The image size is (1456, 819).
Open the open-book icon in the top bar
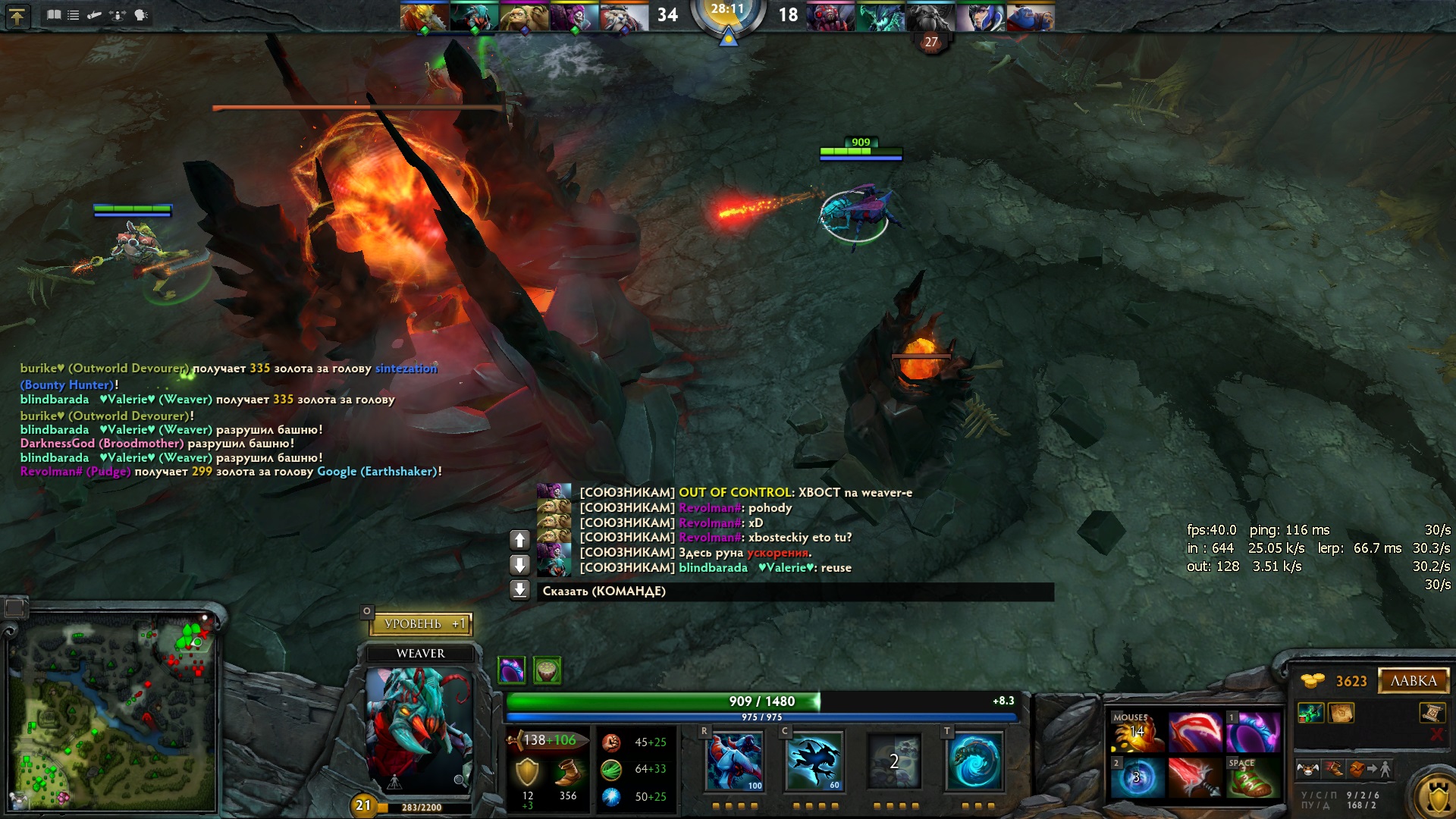pyautogui.click(x=54, y=14)
